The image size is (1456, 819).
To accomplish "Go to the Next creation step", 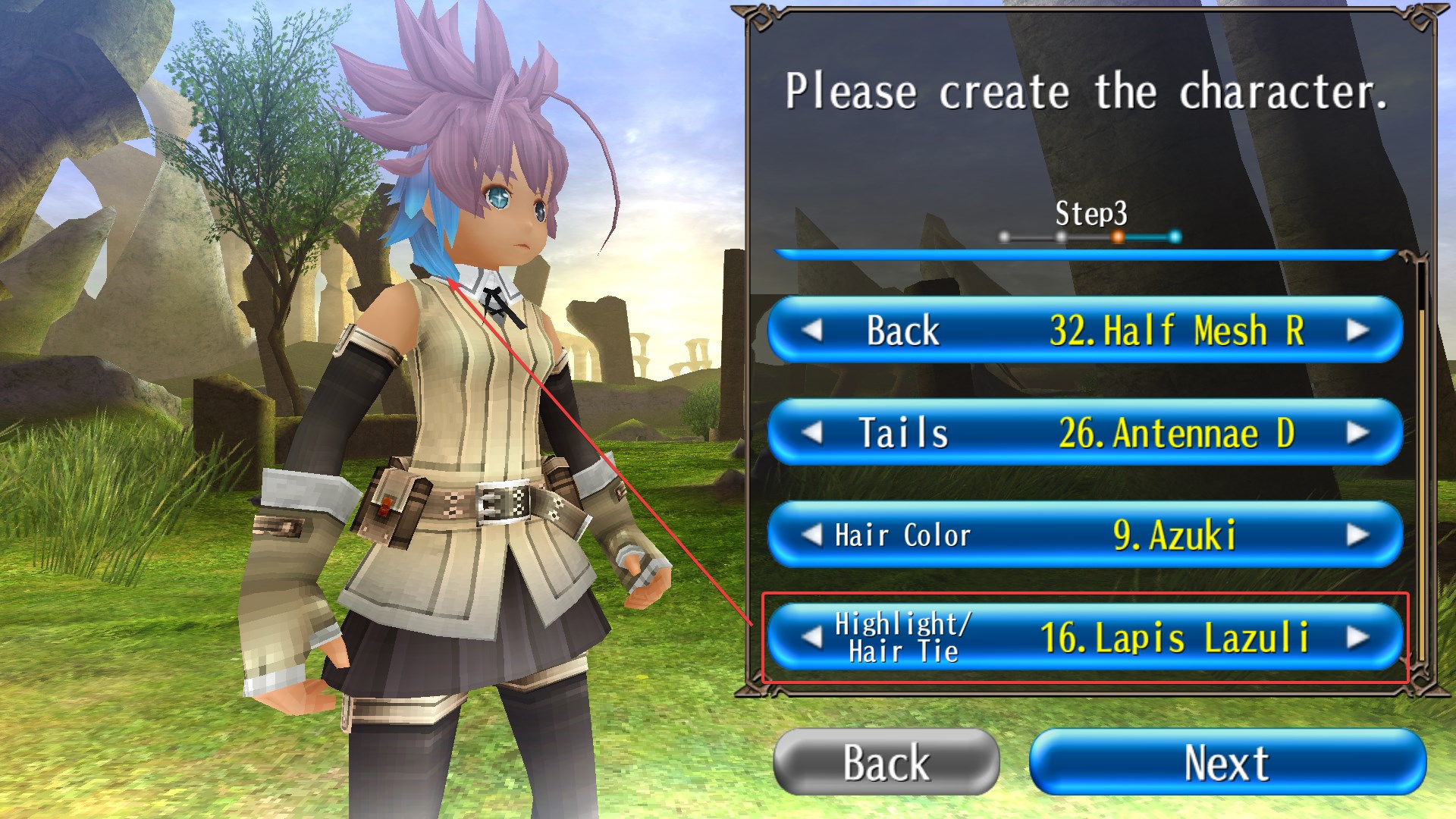I will coord(1227,762).
